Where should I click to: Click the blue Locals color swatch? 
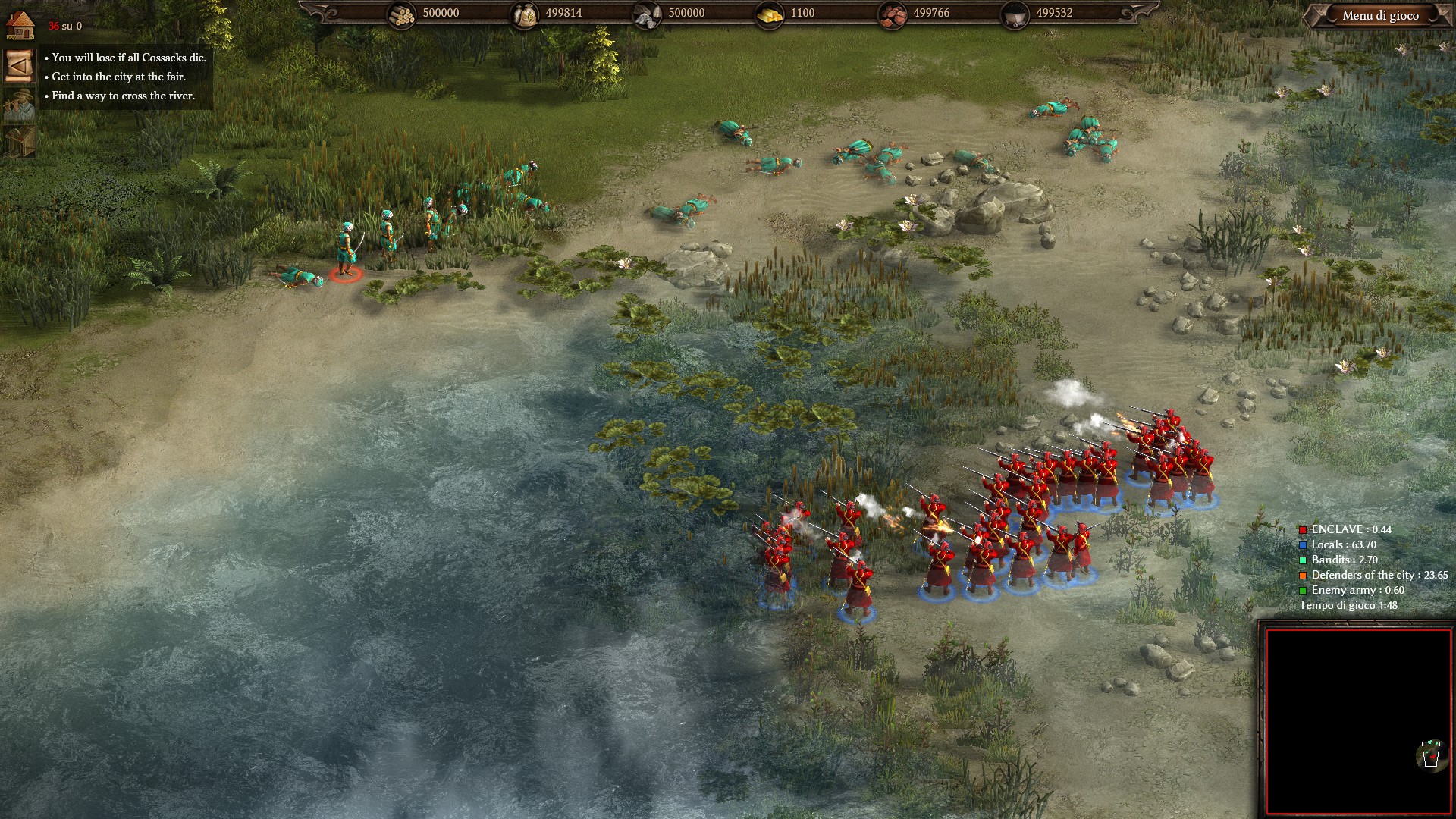pyautogui.click(x=1301, y=544)
